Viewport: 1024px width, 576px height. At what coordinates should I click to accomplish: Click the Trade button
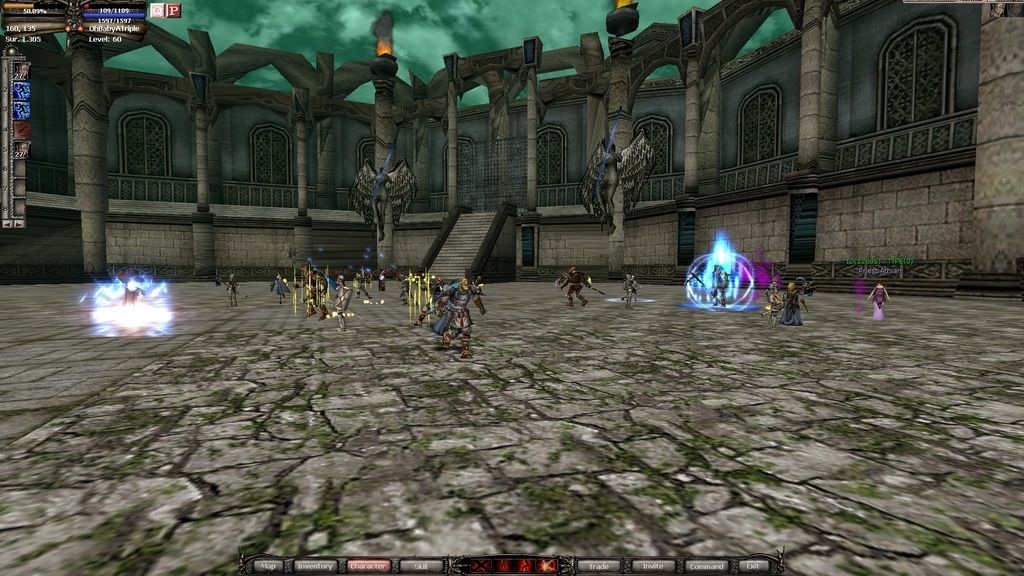click(x=599, y=566)
